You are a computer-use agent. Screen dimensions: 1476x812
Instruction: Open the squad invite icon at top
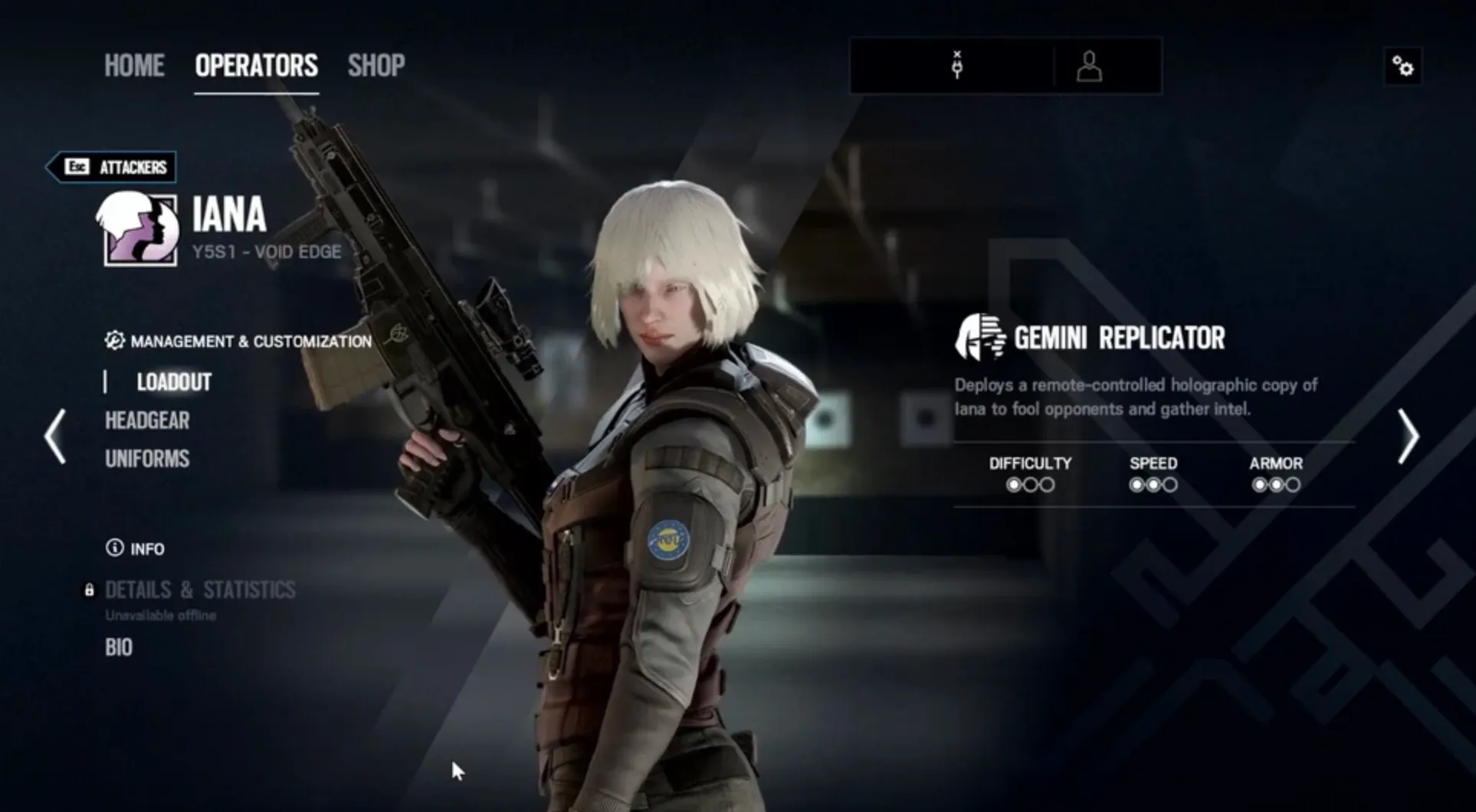coord(956,66)
